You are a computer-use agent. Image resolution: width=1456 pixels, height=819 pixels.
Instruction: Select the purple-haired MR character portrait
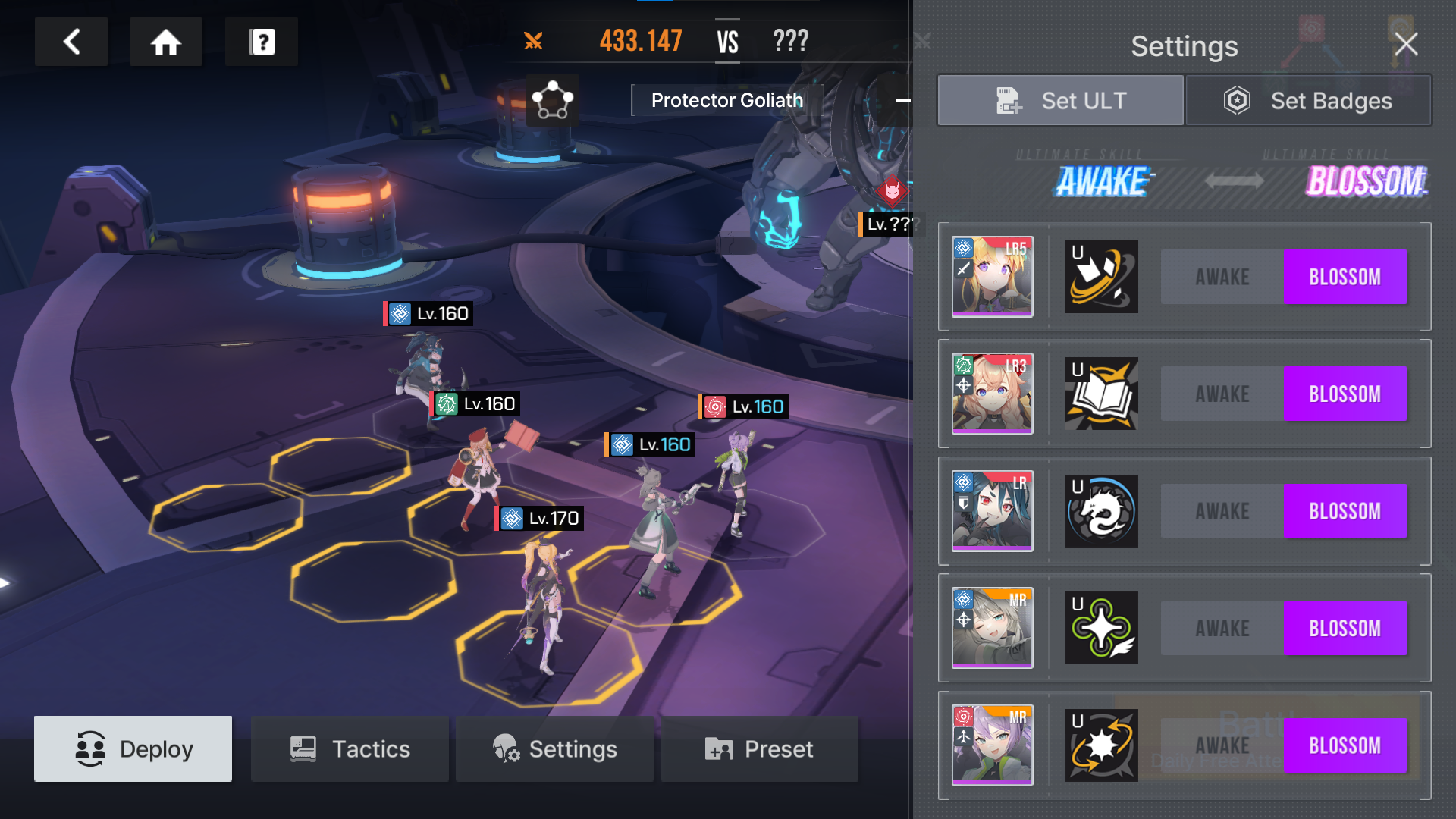coord(992,745)
